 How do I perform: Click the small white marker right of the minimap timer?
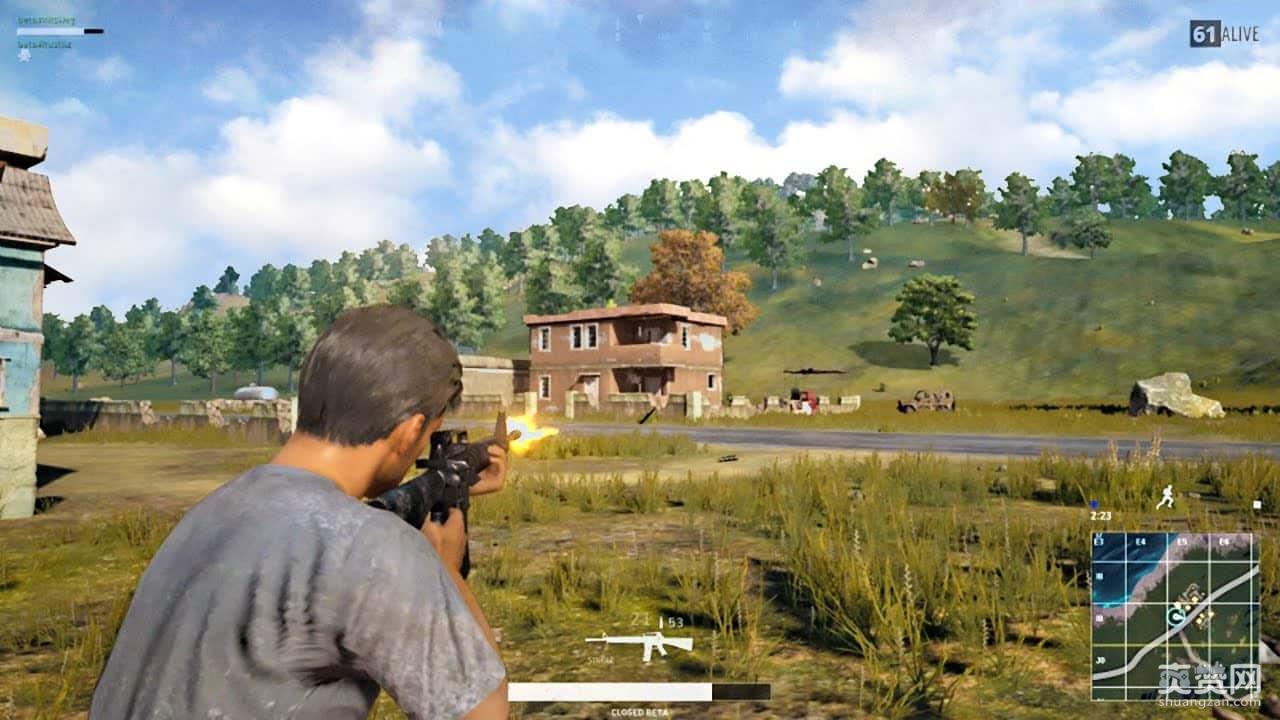(x=1257, y=504)
